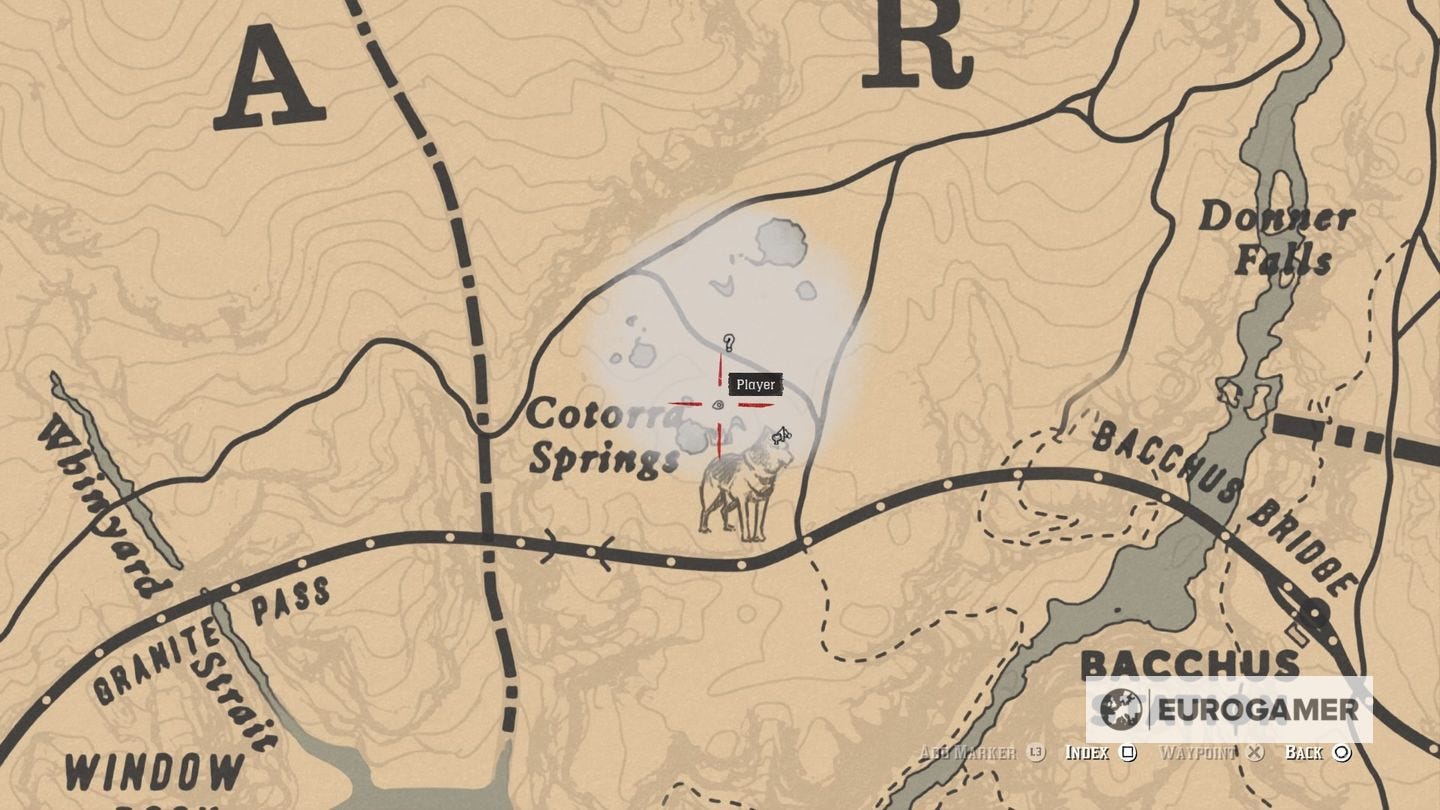Image resolution: width=1440 pixels, height=810 pixels.
Task: Open the map Index
Action: [x=1089, y=752]
